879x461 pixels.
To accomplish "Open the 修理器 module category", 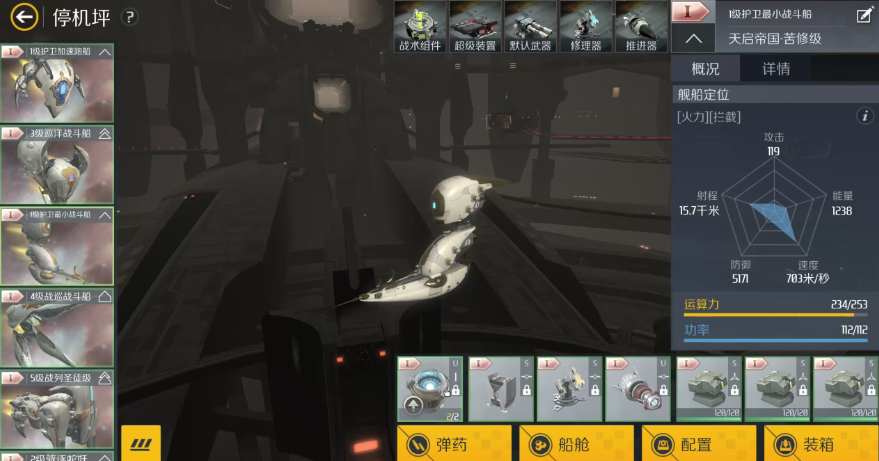I will click(585, 26).
